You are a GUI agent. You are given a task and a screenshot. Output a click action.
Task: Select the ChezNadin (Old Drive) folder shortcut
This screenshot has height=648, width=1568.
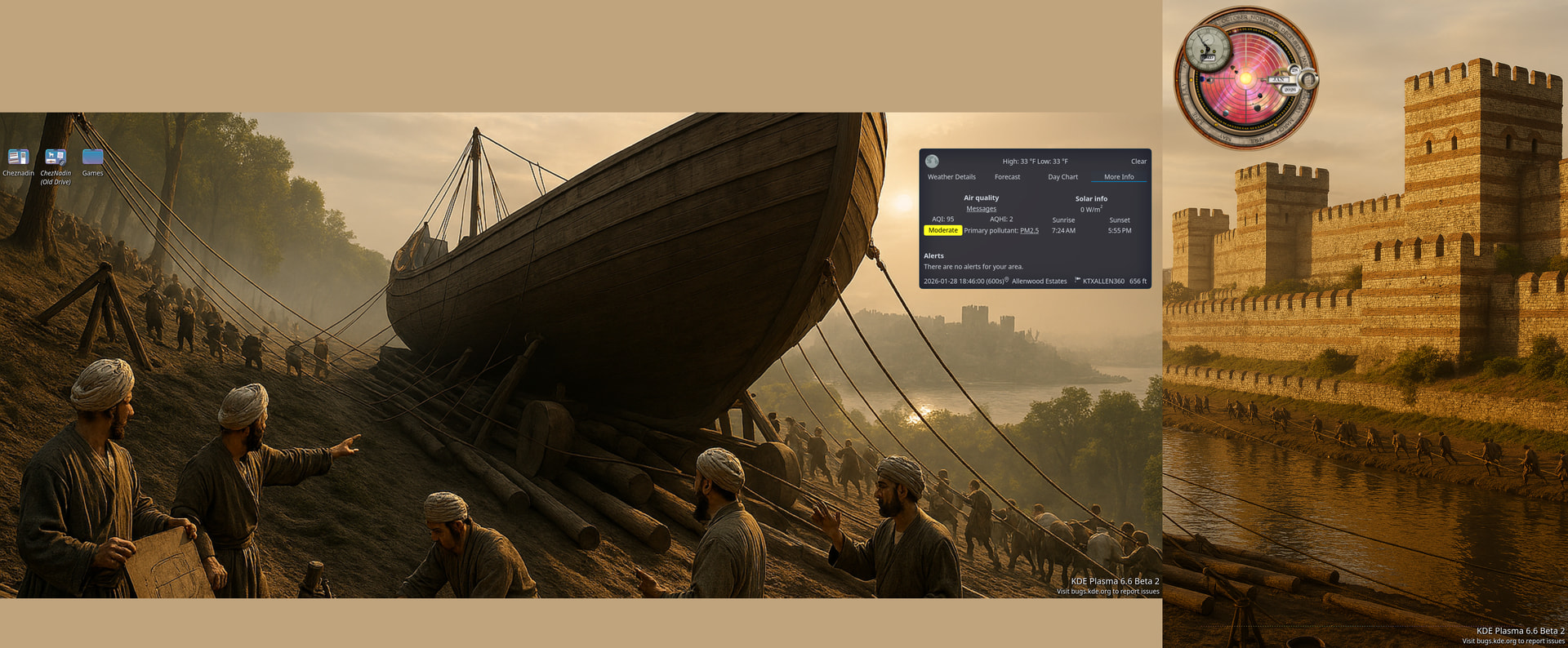(56, 158)
